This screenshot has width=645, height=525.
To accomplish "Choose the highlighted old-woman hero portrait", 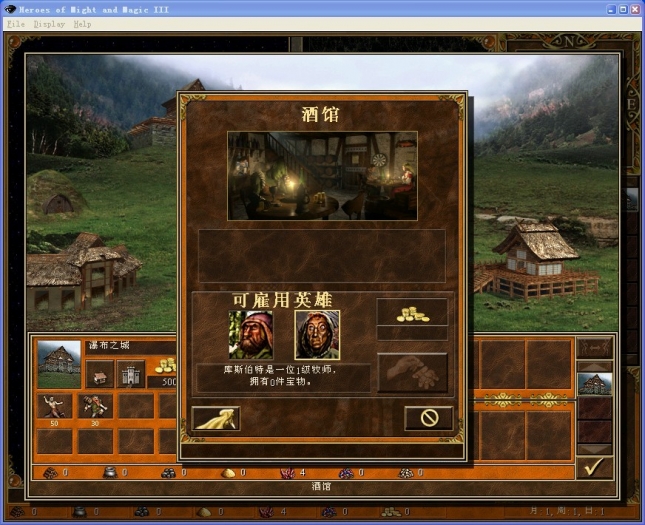I will pyautogui.click(x=317, y=335).
